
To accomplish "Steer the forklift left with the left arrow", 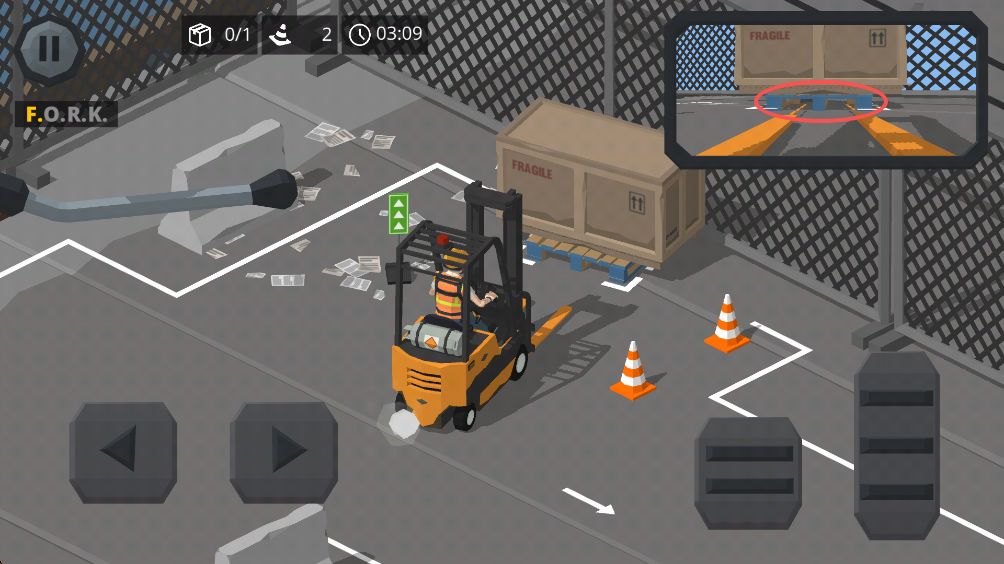I will (123, 452).
